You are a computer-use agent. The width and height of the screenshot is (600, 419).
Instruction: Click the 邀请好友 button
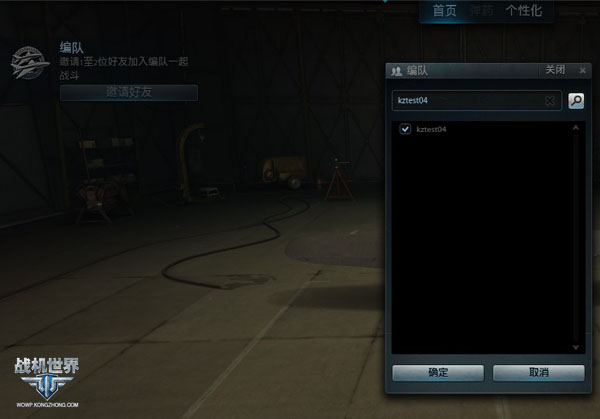(x=129, y=92)
